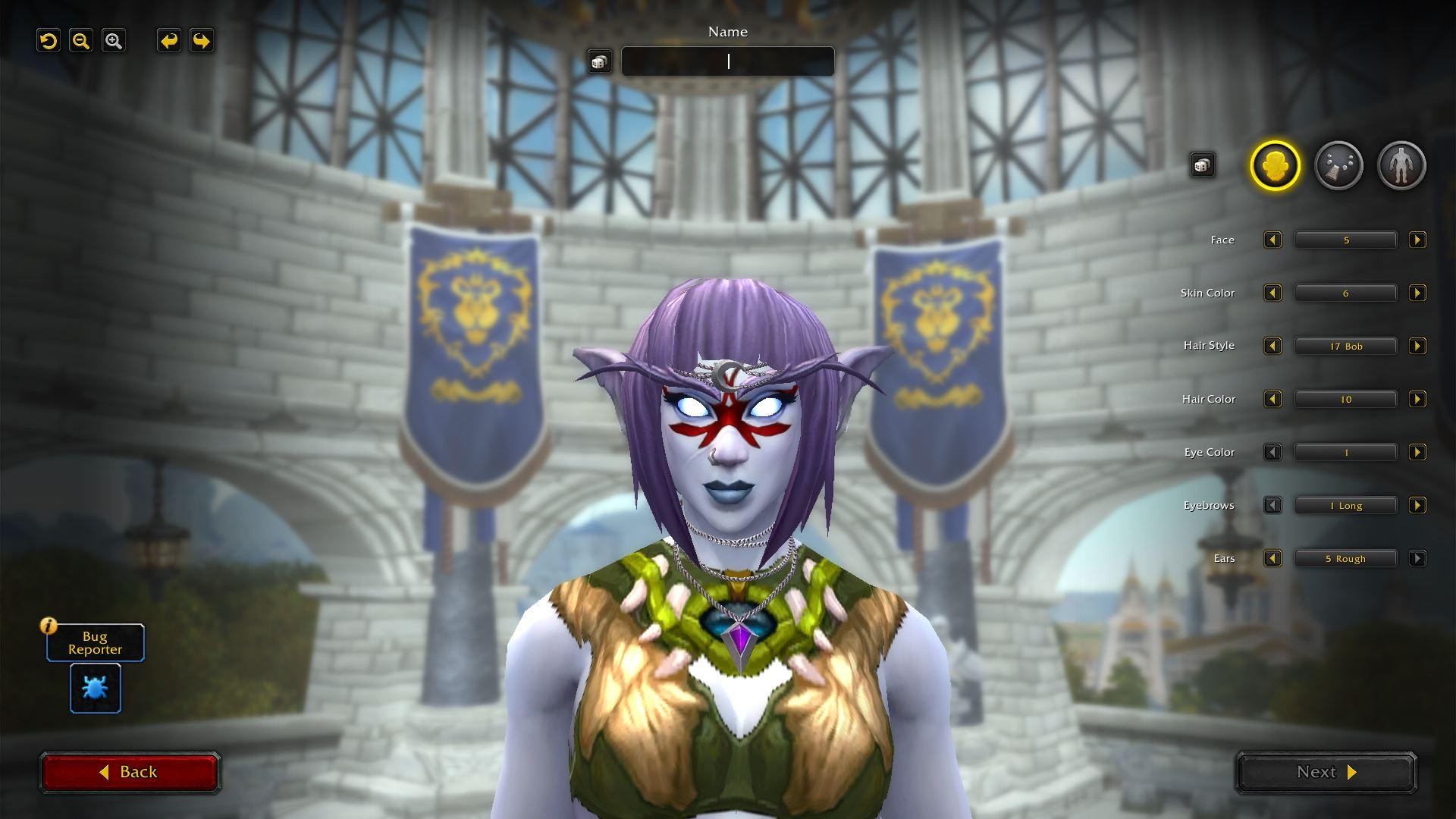The height and width of the screenshot is (819, 1456).
Task: Open the Hair Style dropdown showing Bob
Action: 1345,347
